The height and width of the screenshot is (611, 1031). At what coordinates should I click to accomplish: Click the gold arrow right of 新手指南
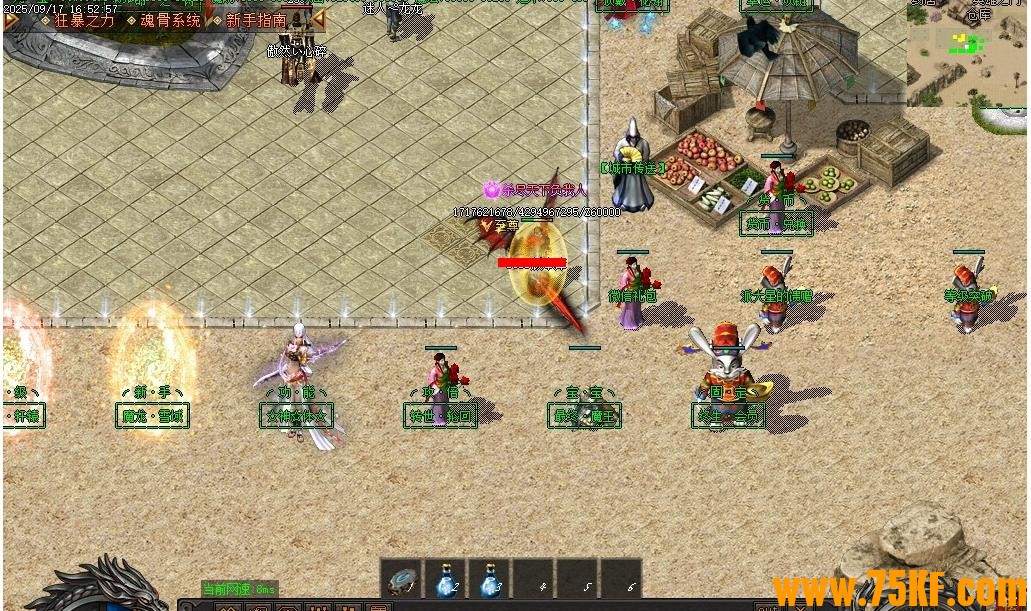318,20
